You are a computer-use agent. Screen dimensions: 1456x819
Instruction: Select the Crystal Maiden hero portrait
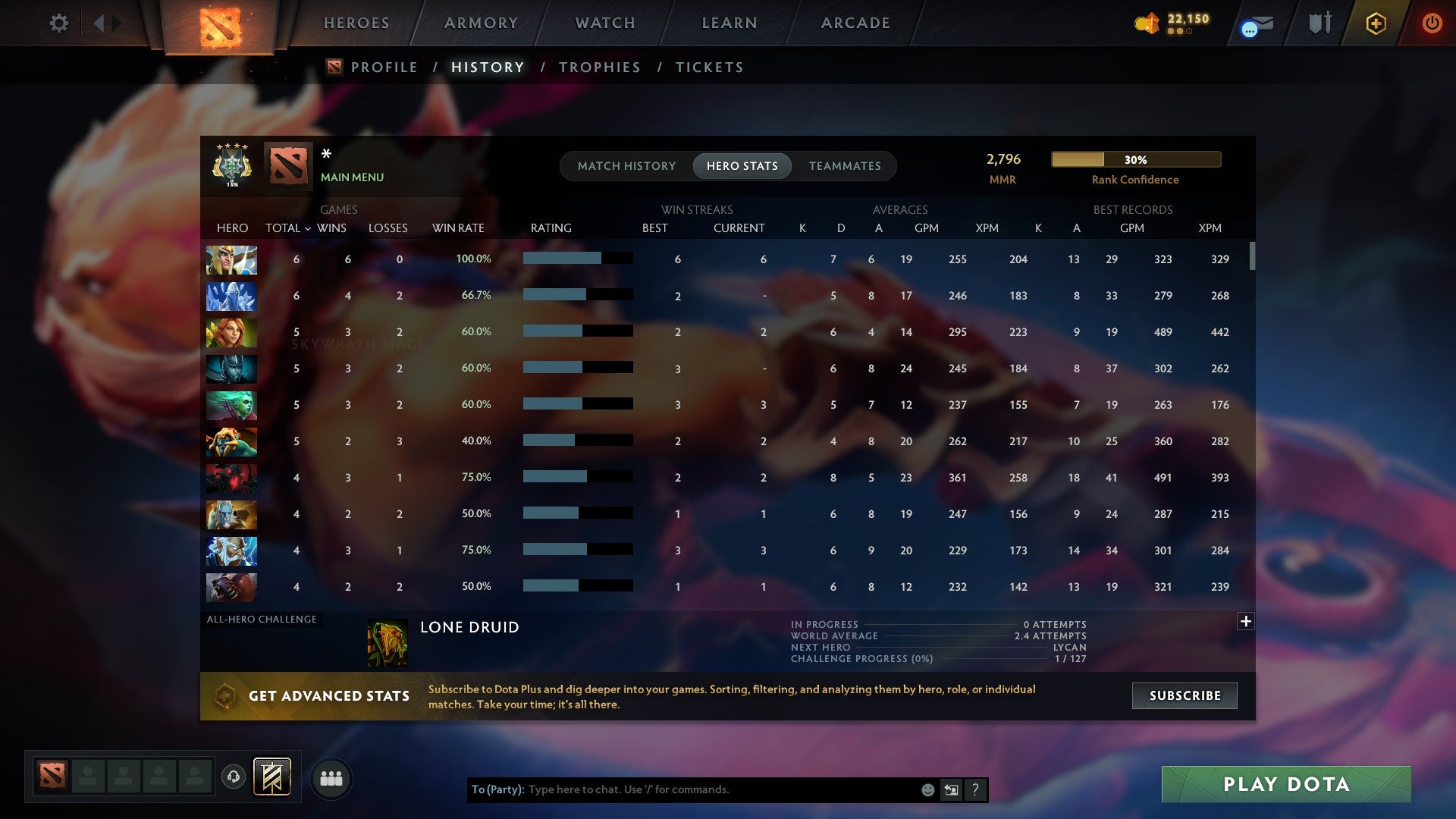(231, 296)
